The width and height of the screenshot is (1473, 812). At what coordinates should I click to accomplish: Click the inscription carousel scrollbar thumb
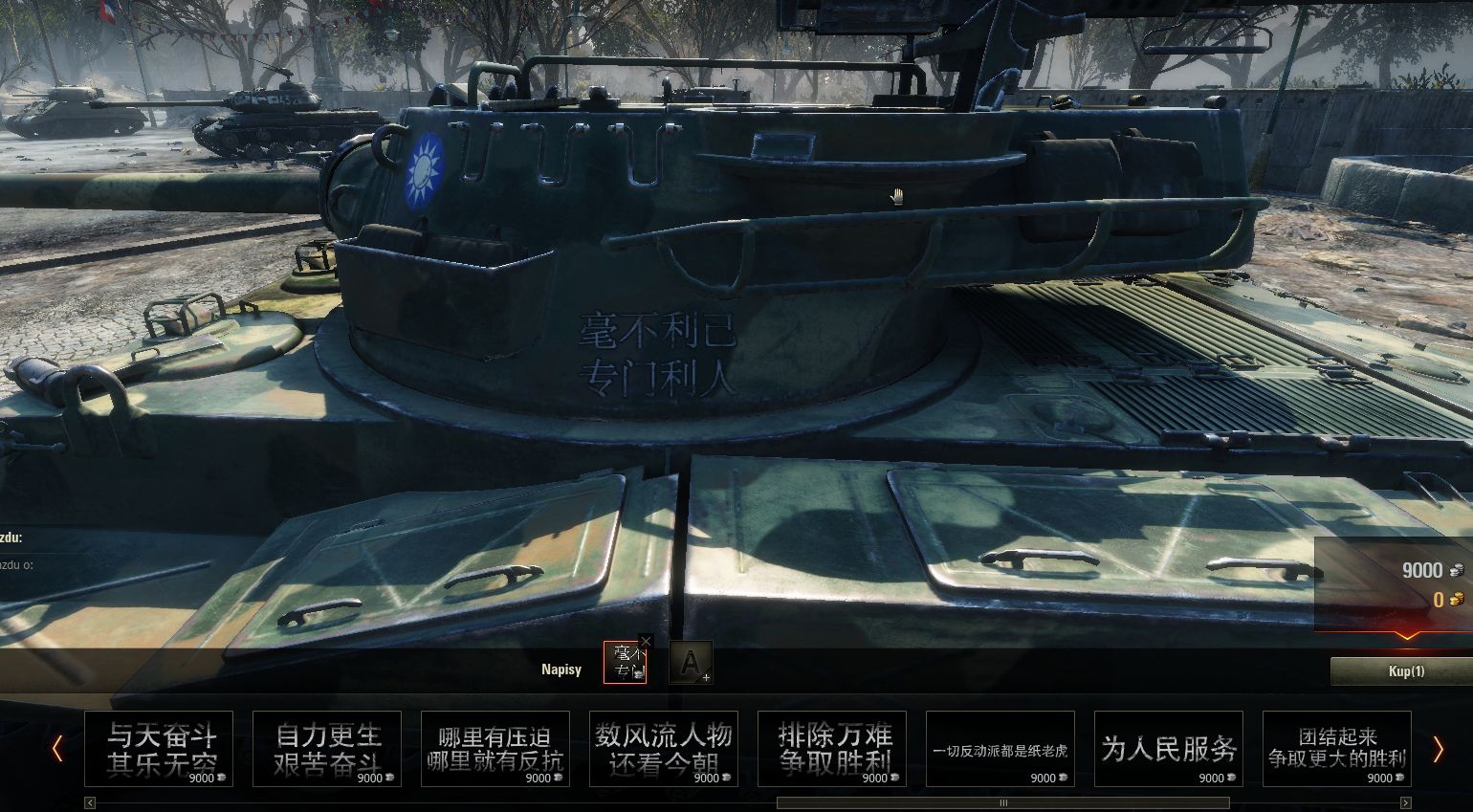pos(1002,803)
